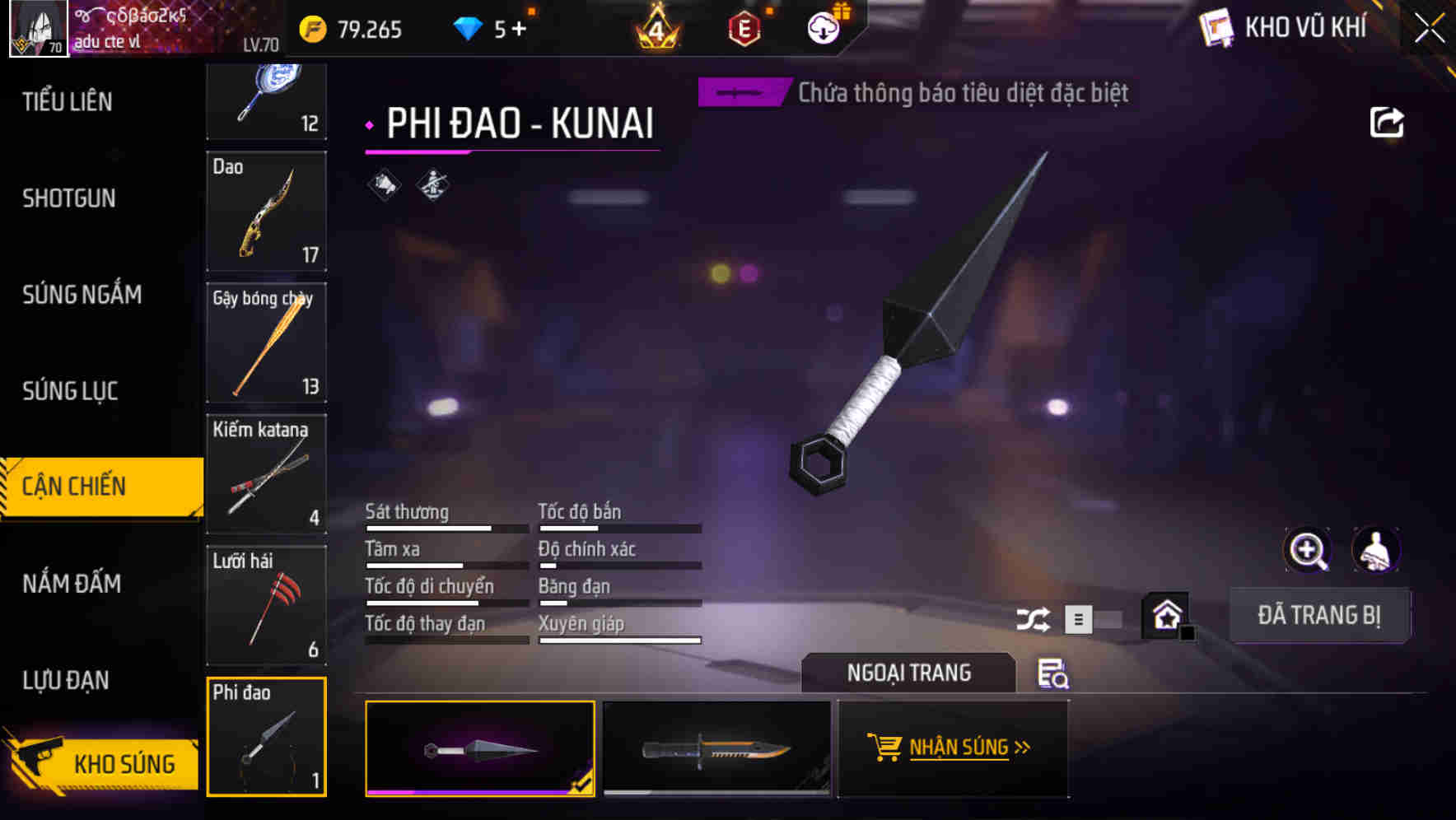Open the weapon share icon

pos(1387,122)
